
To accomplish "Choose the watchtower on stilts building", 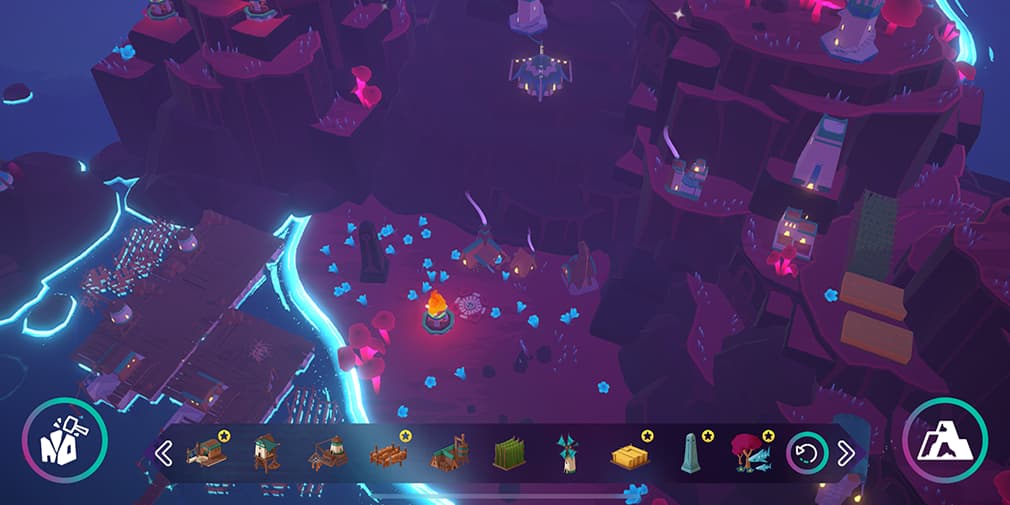I will [x=266, y=453].
